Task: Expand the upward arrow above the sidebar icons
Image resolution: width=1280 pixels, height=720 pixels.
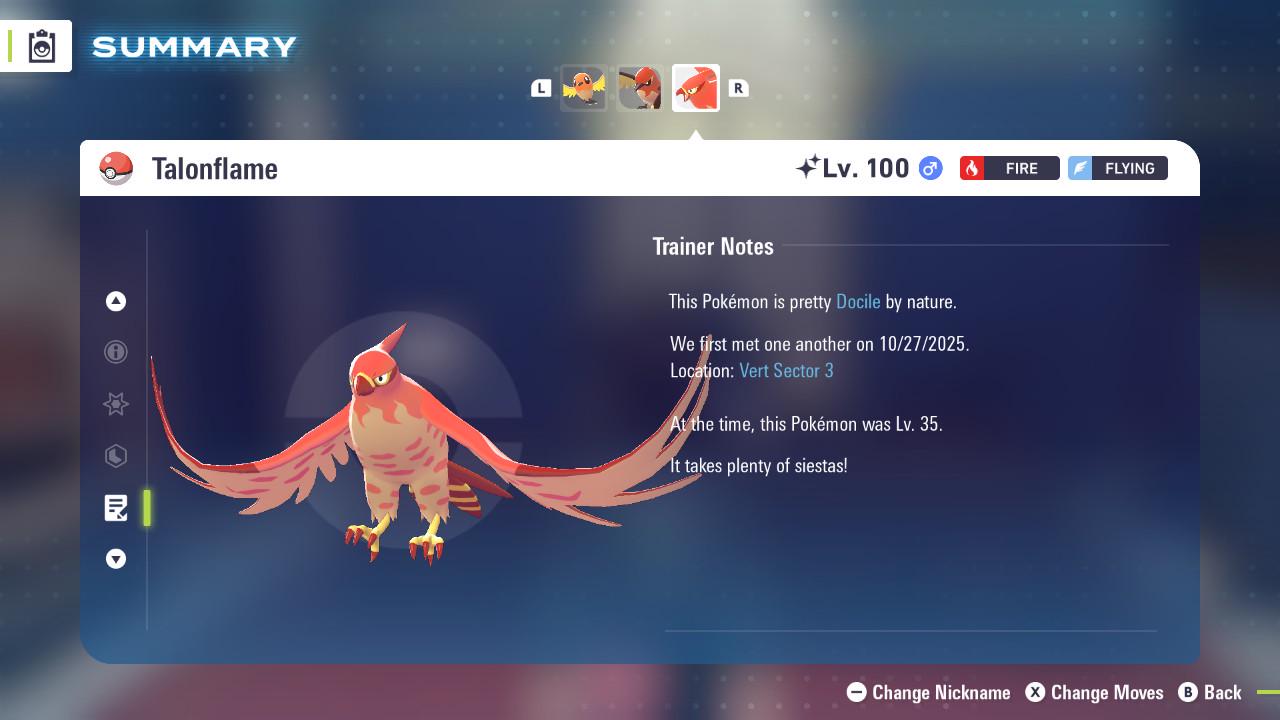Action: 116,301
